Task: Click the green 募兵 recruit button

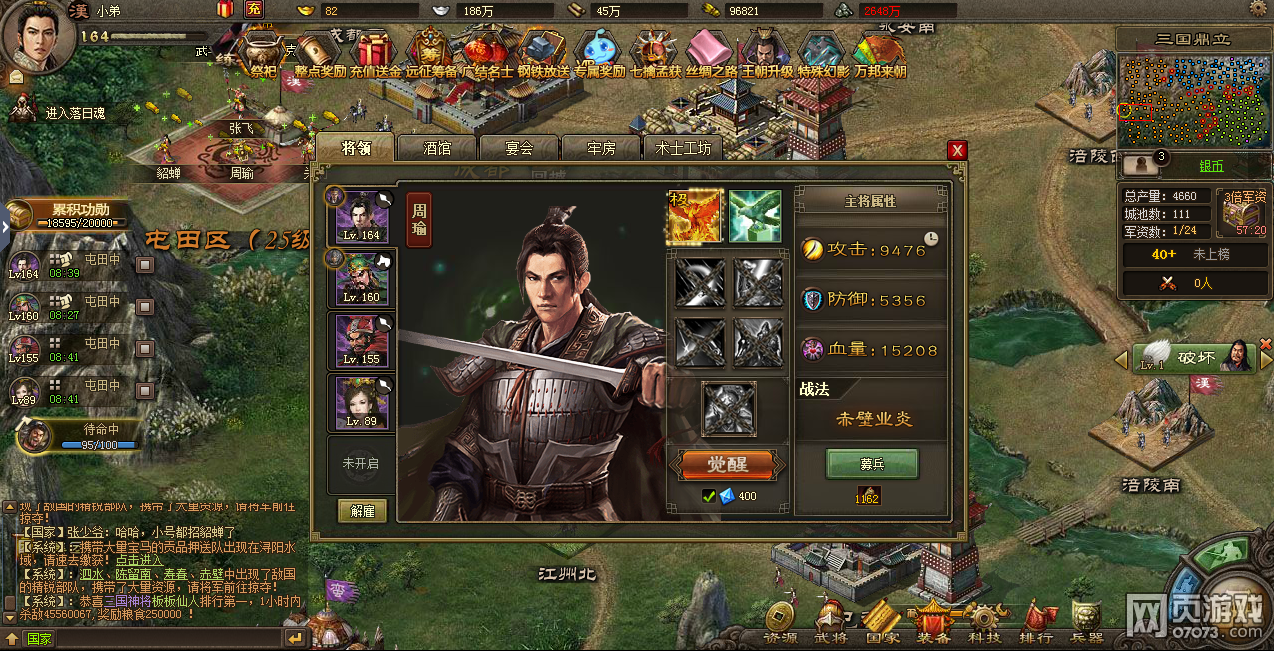Action: coord(872,464)
